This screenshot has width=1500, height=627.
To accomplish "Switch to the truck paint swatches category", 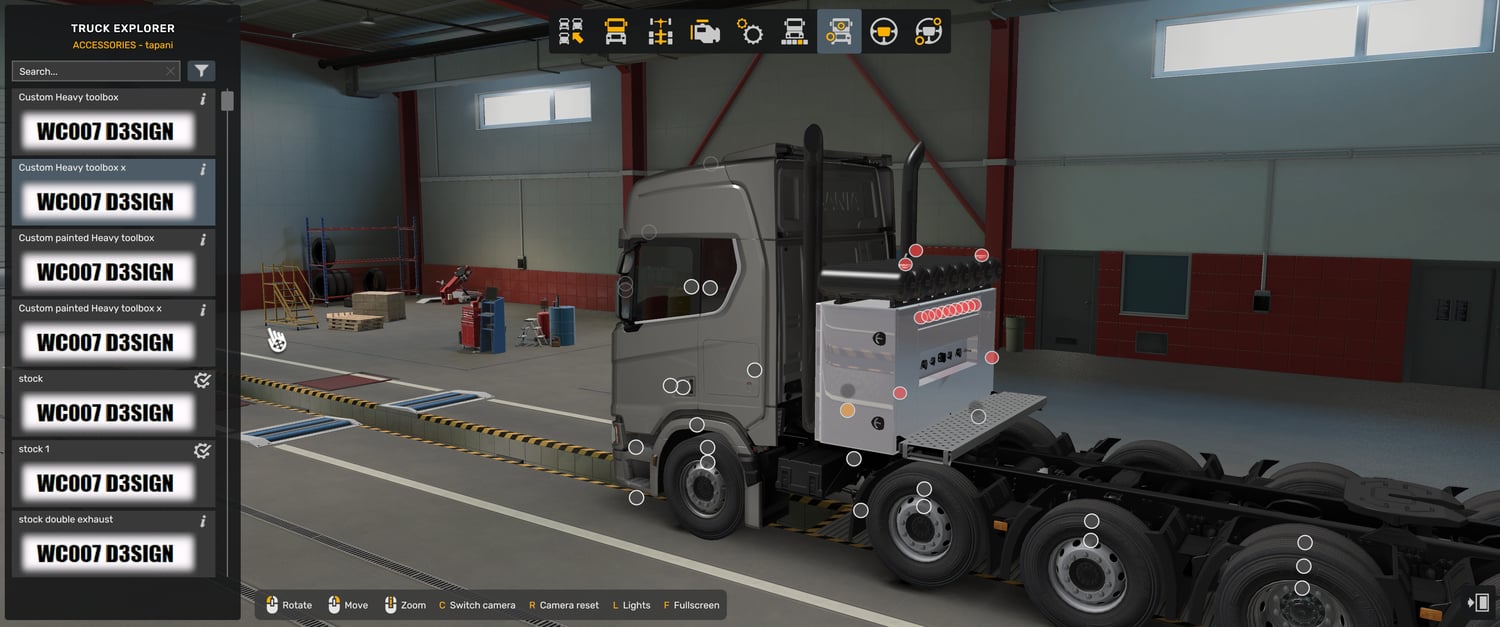I will tap(794, 32).
